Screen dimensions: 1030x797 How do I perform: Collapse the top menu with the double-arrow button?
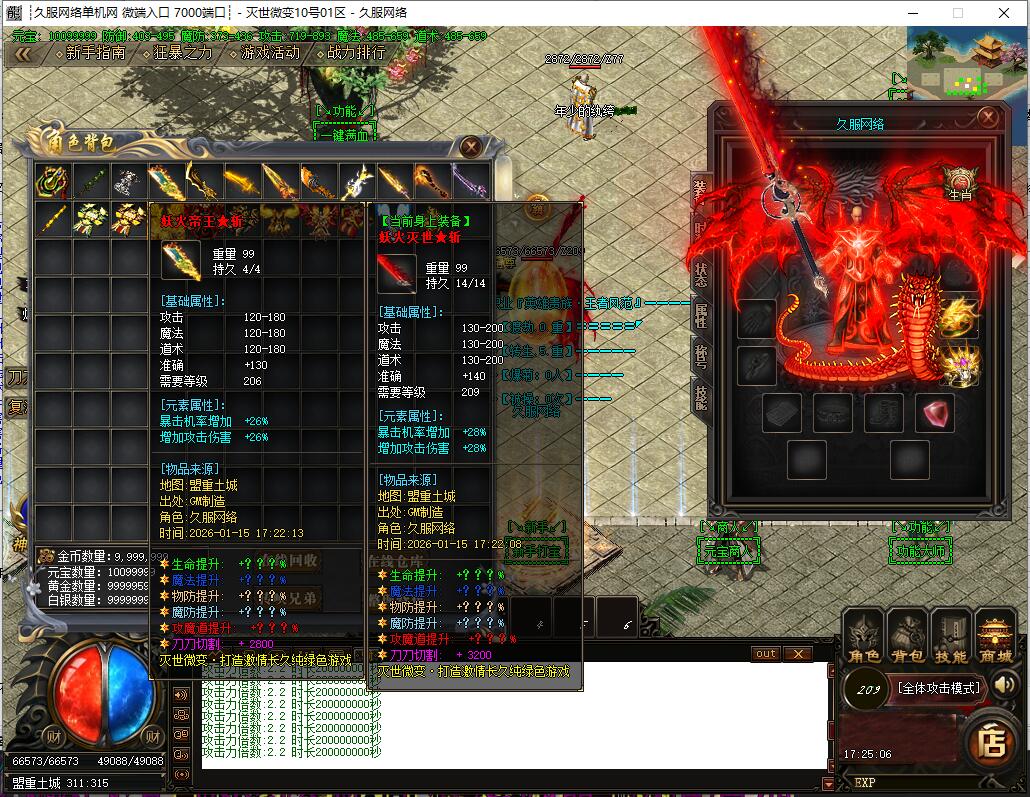click(22, 54)
